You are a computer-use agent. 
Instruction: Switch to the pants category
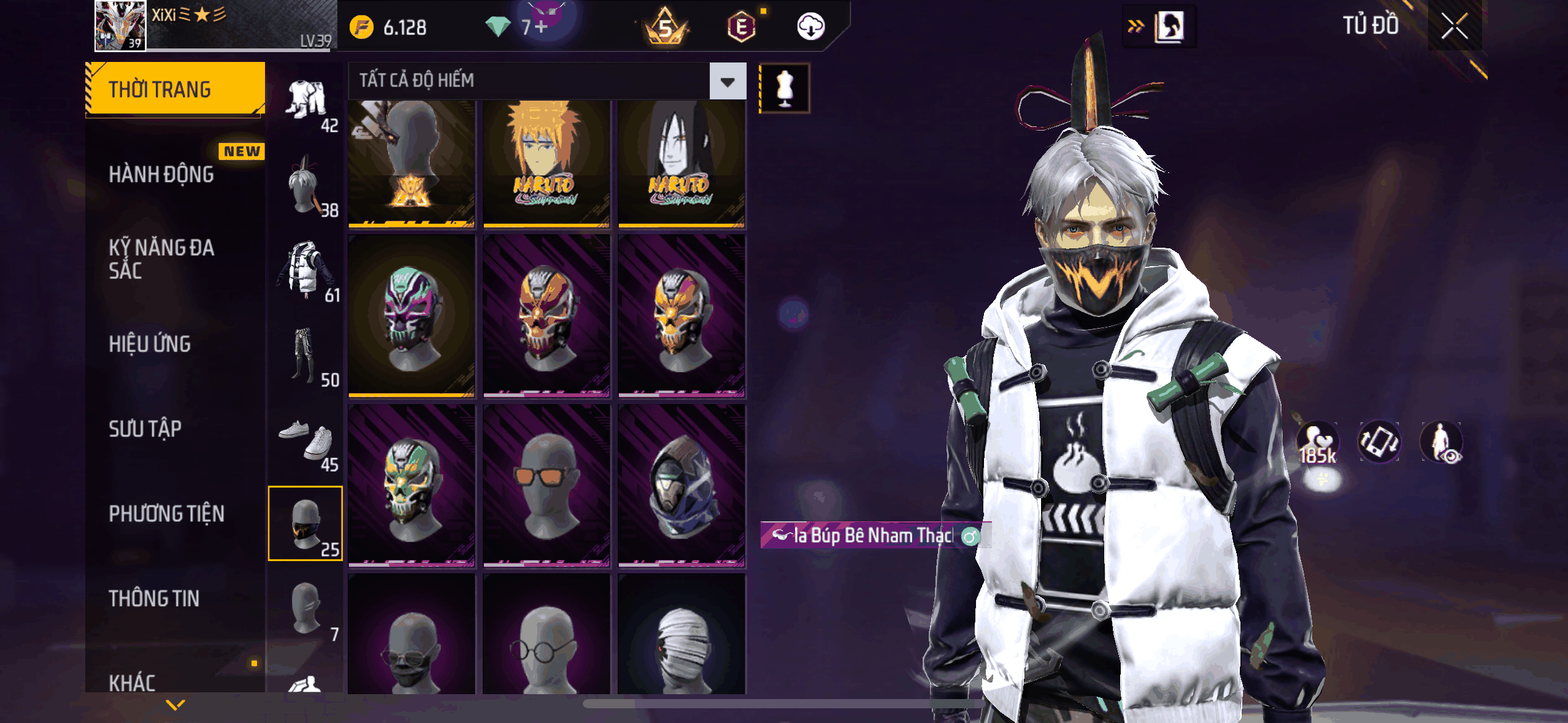pos(306,357)
